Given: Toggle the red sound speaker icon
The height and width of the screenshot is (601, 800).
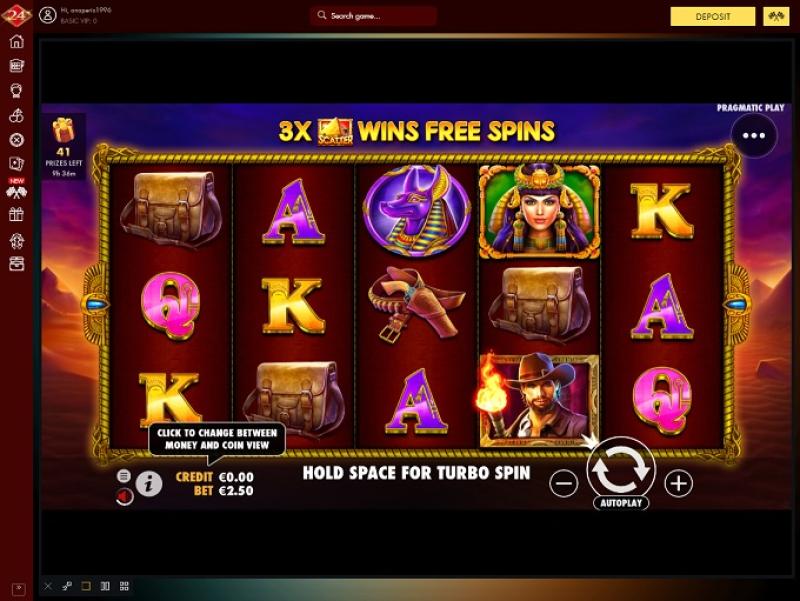Looking at the screenshot, I should click(124, 496).
